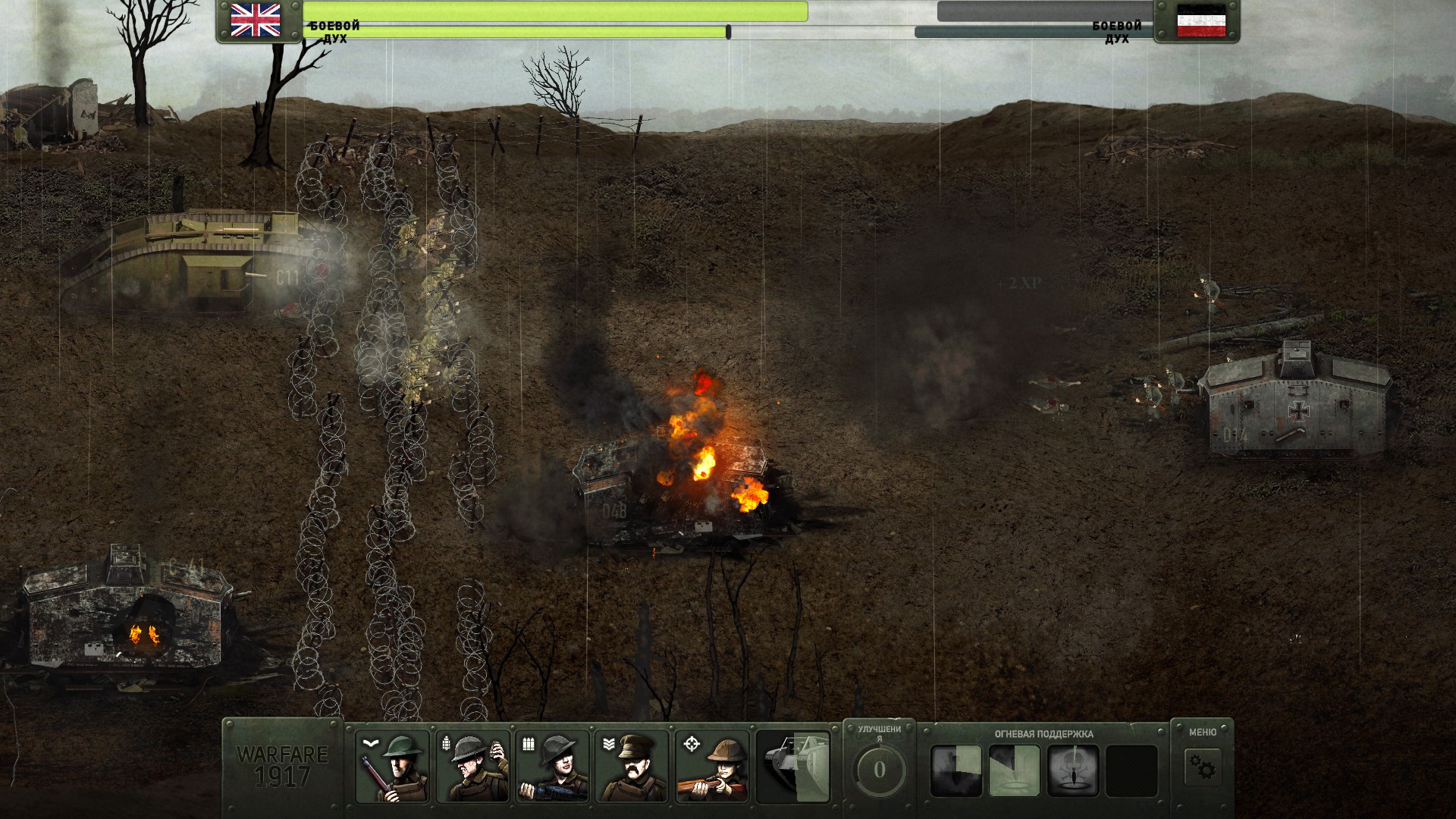Activate the light-green artillery strike fire support
This screenshot has width=1456, height=819.
[1015, 770]
